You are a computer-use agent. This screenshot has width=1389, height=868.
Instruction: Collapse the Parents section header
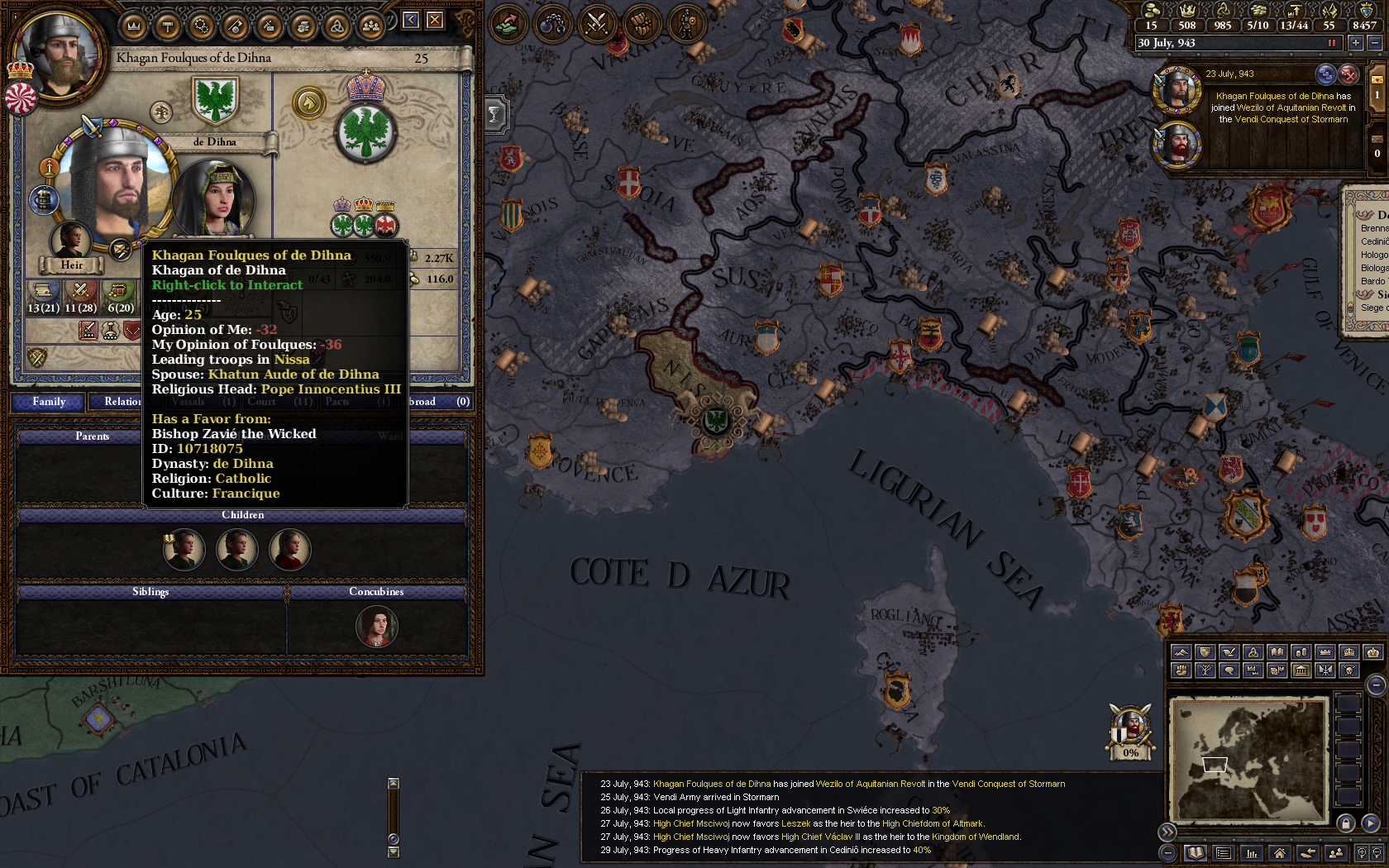point(95,436)
